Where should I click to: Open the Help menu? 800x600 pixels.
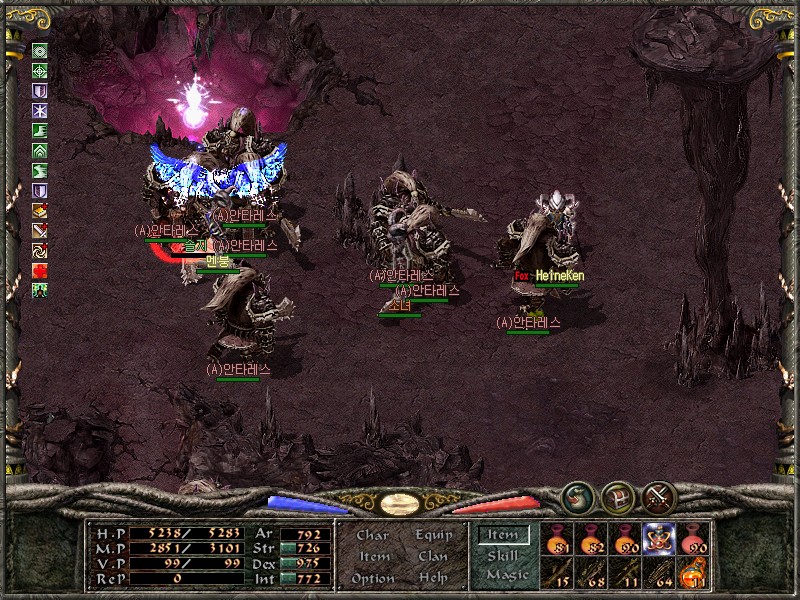(433, 578)
